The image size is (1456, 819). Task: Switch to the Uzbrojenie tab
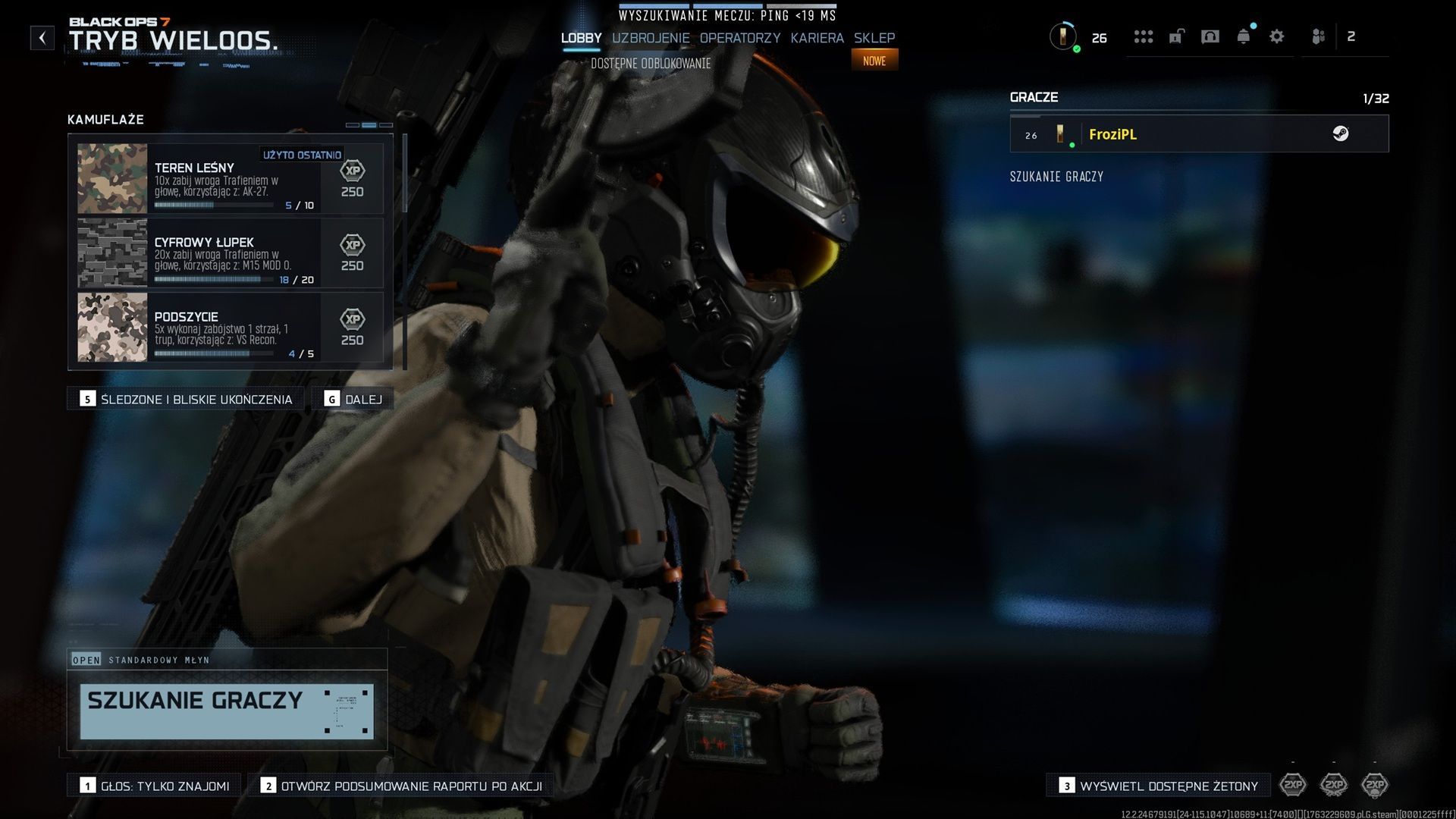[x=651, y=38]
